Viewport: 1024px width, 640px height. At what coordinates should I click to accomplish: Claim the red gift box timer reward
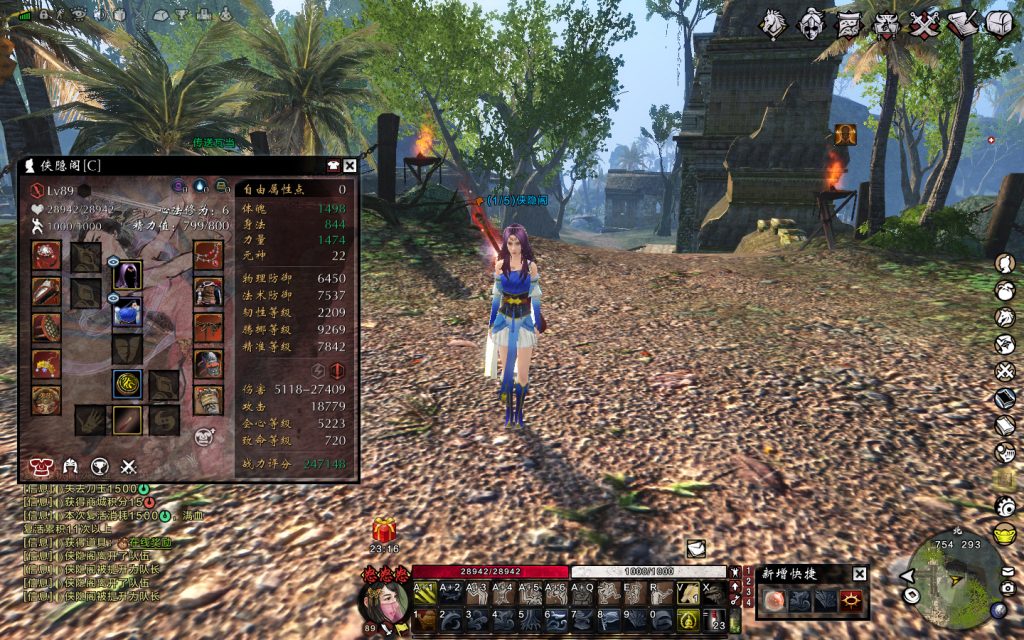(x=384, y=530)
